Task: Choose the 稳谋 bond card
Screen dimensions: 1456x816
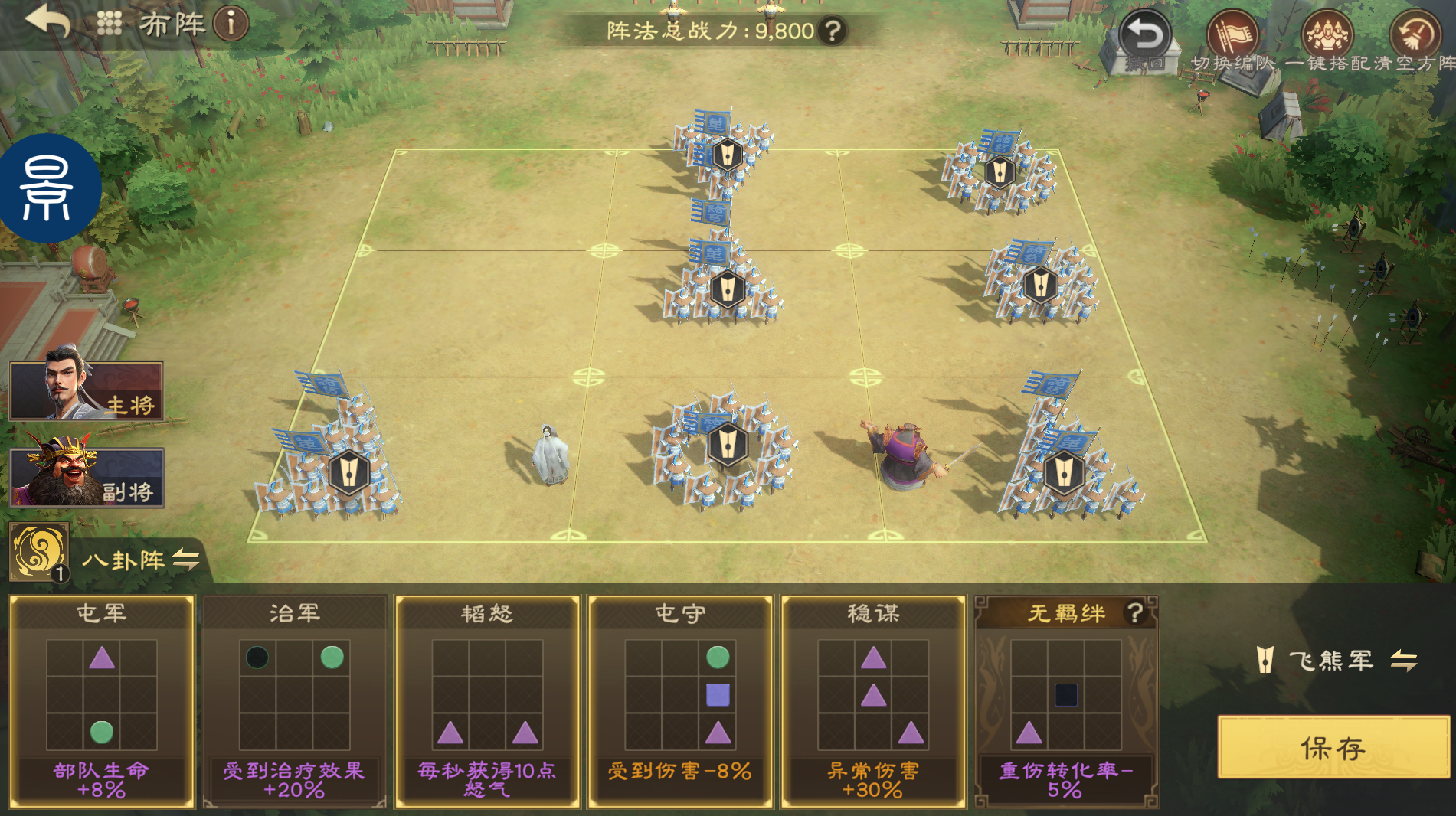Action: click(873, 701)
